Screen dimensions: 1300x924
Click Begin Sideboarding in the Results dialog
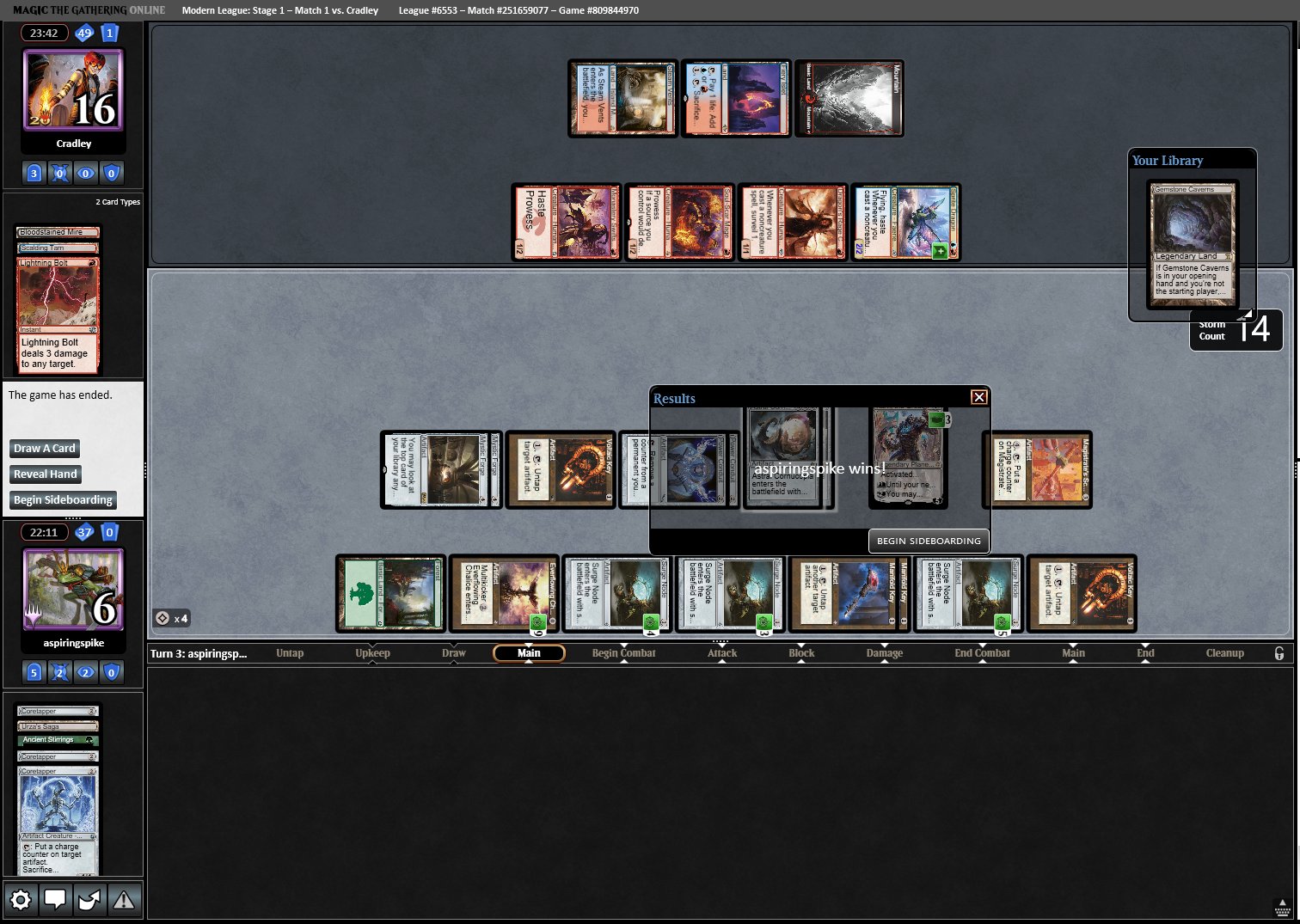pos(929,541)
